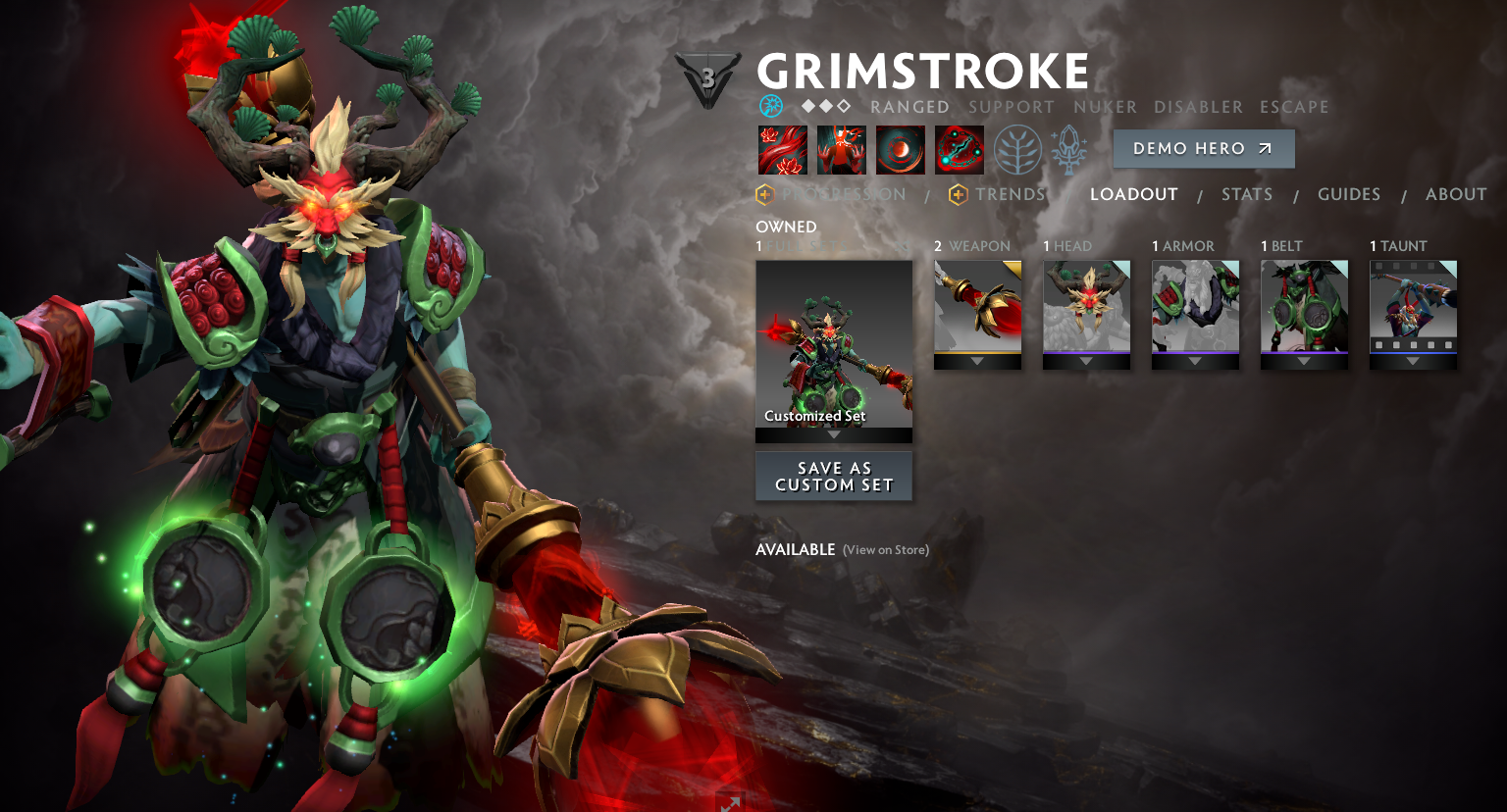Viewport: 1507px width, 812px height.
Task: Switch to the TRENDS tab
Action: (x=1012, y=194)
